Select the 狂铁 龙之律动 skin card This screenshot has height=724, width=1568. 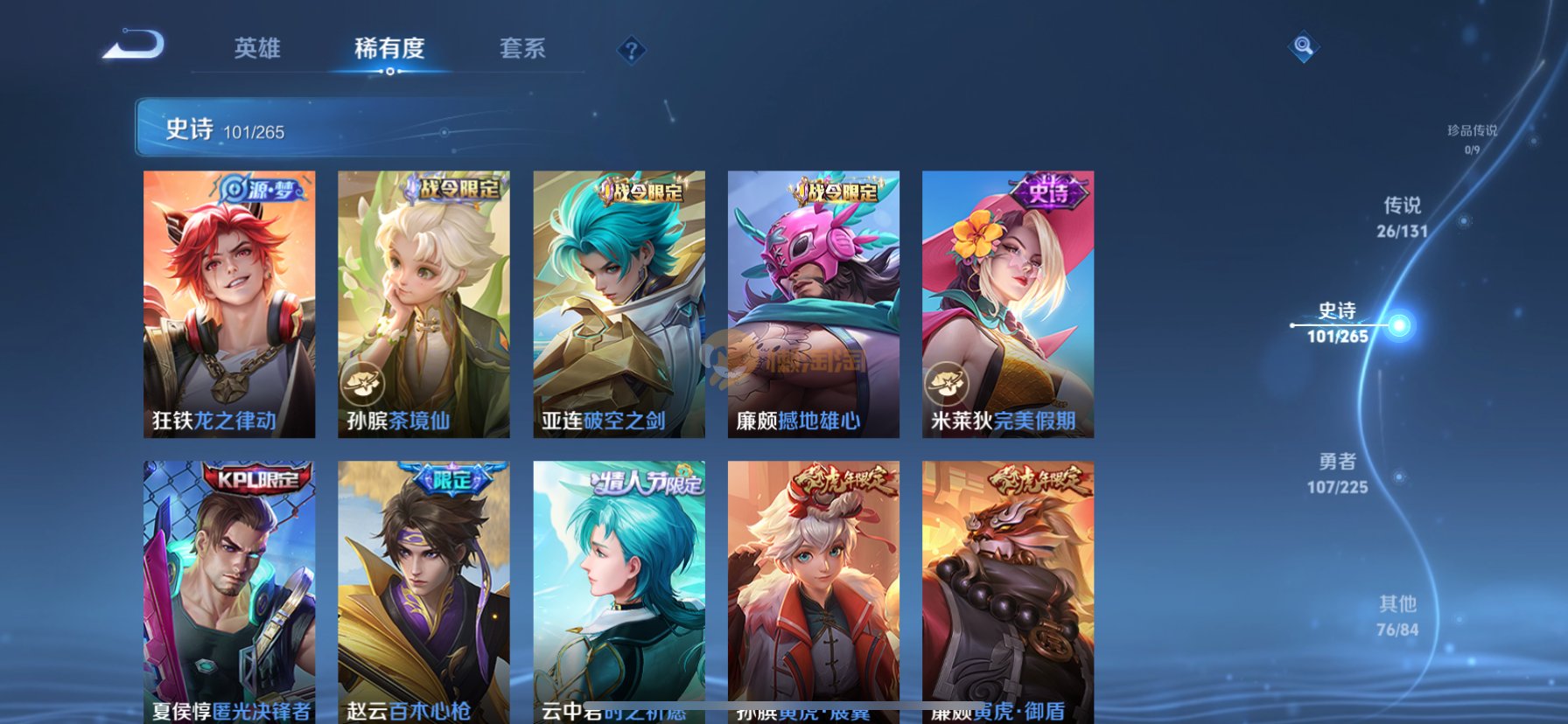coord(229,303)
